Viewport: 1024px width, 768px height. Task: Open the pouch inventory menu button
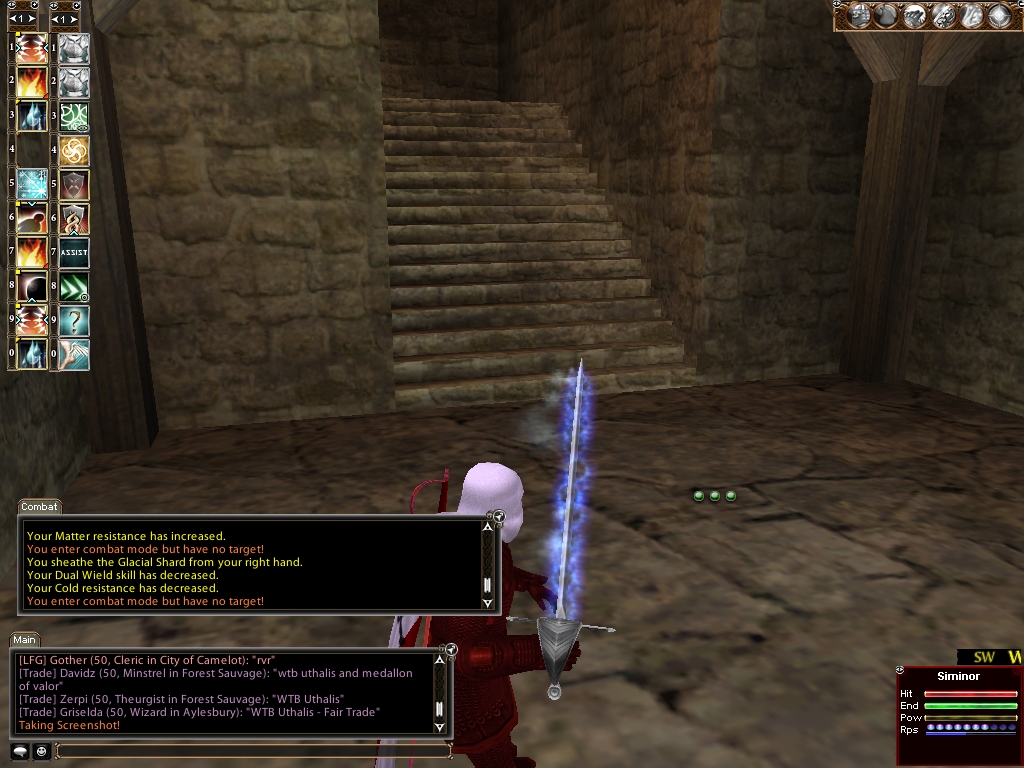(x=886, y=16)
